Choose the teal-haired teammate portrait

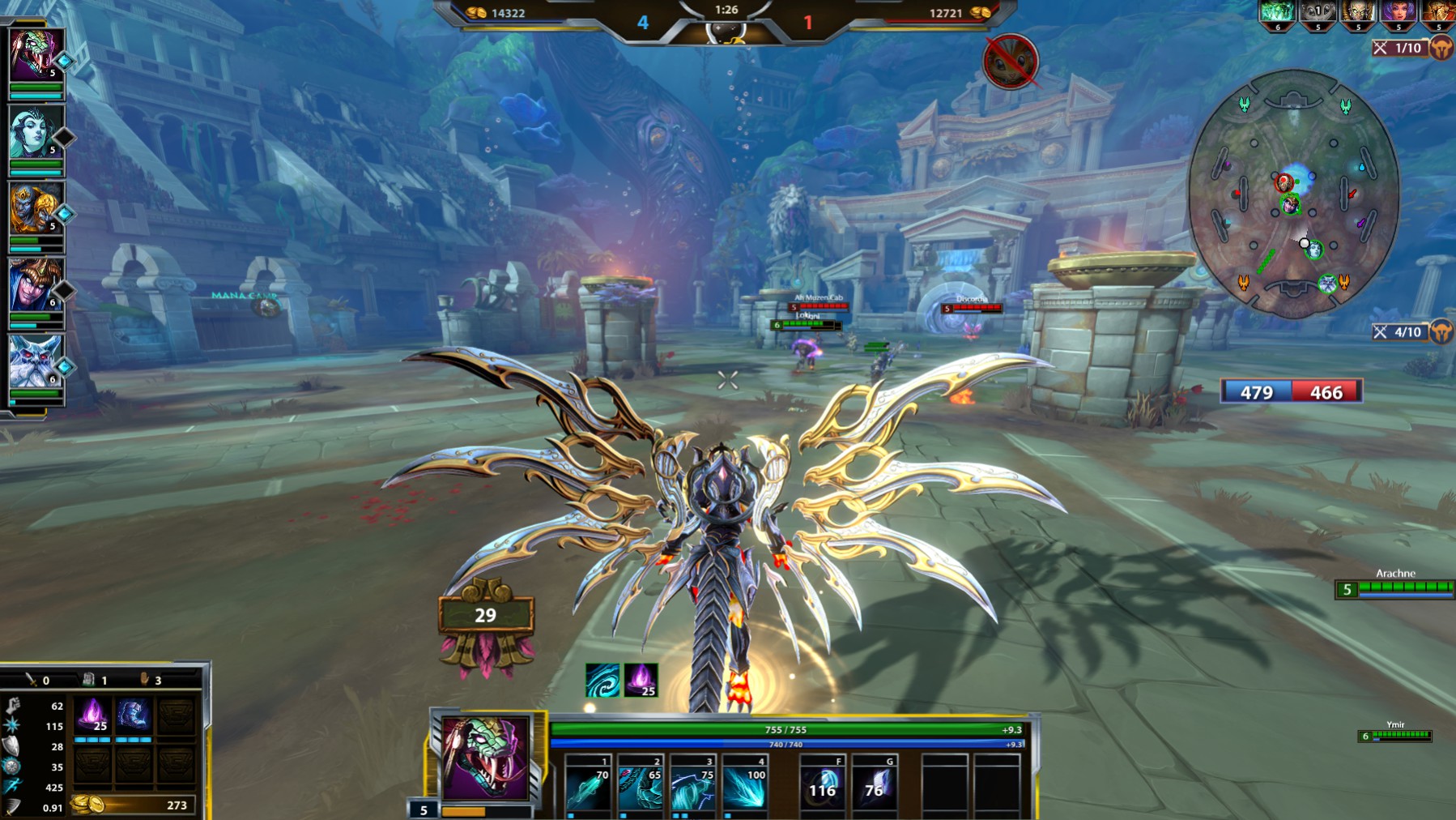33,133
